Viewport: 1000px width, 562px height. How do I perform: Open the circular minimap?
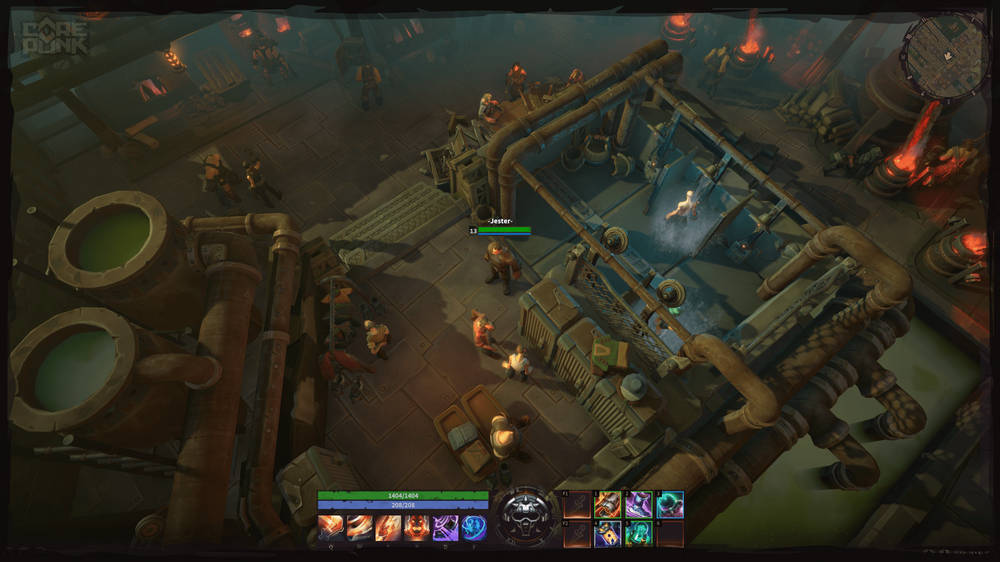tap(945, 56)
